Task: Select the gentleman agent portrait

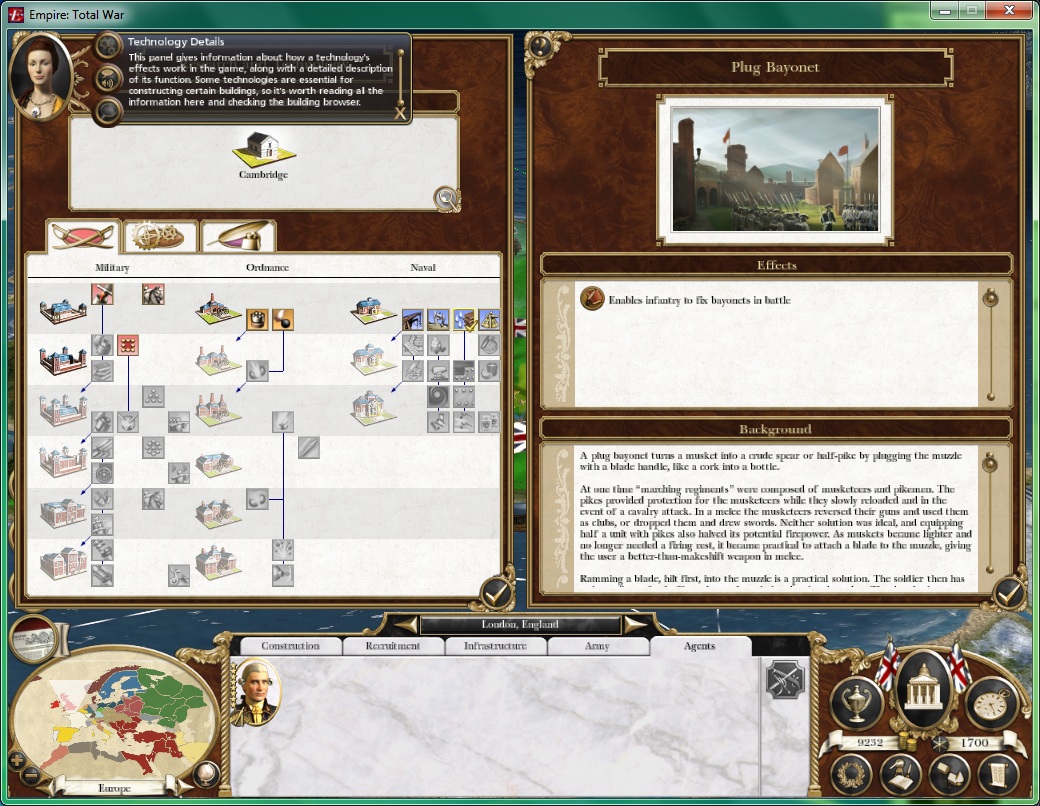Action: click(x=256, y=691)
